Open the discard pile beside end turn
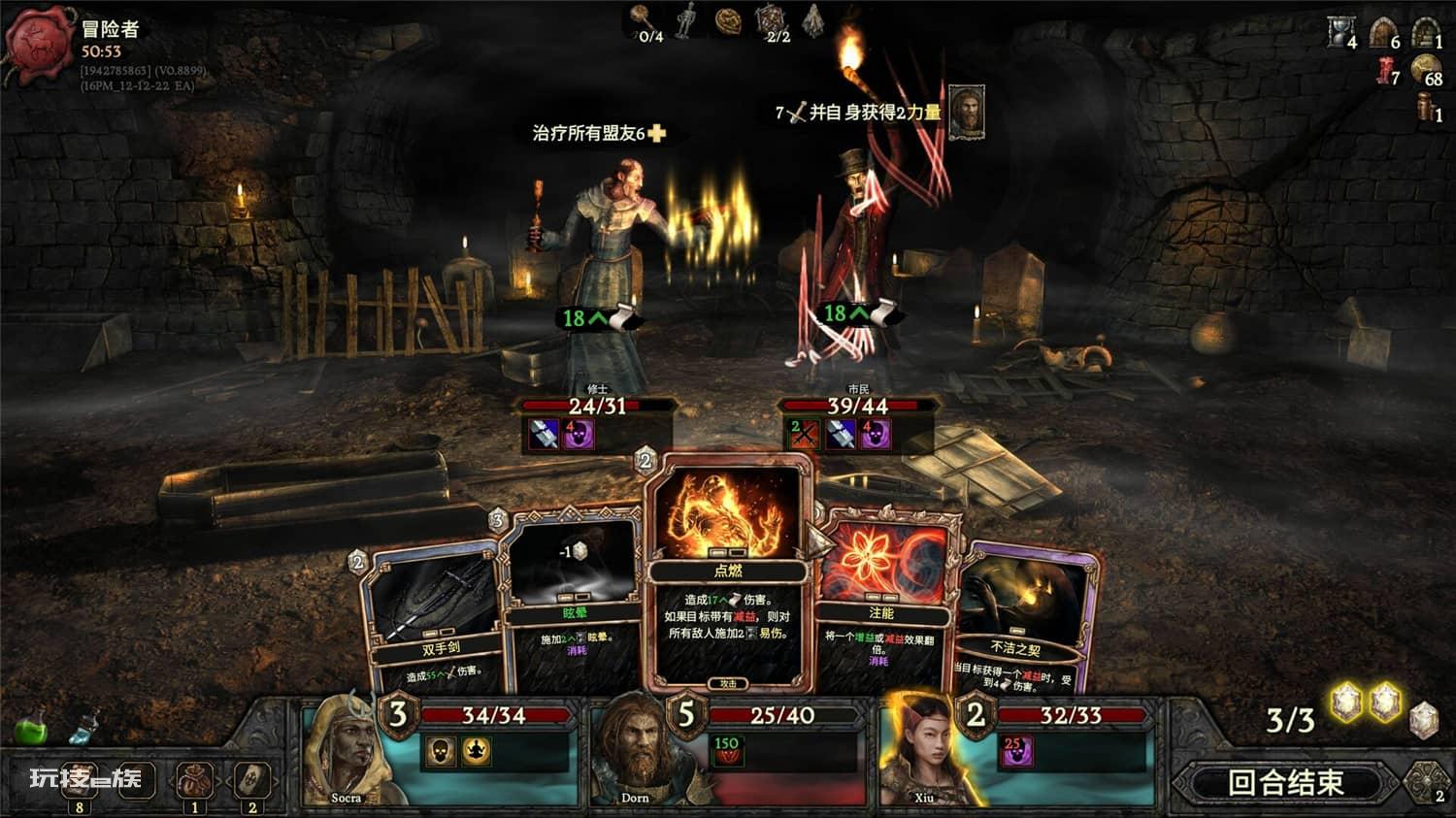 click(x=1426, y=782)
